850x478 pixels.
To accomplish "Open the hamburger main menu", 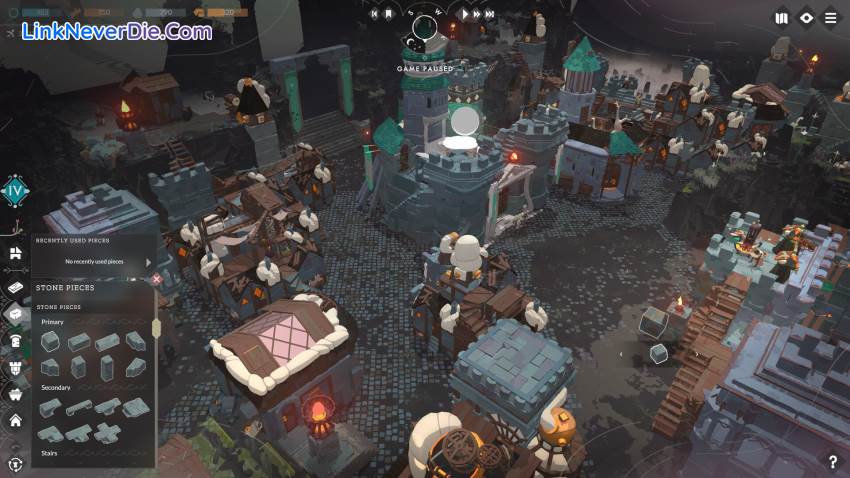I will pos(831,18).
